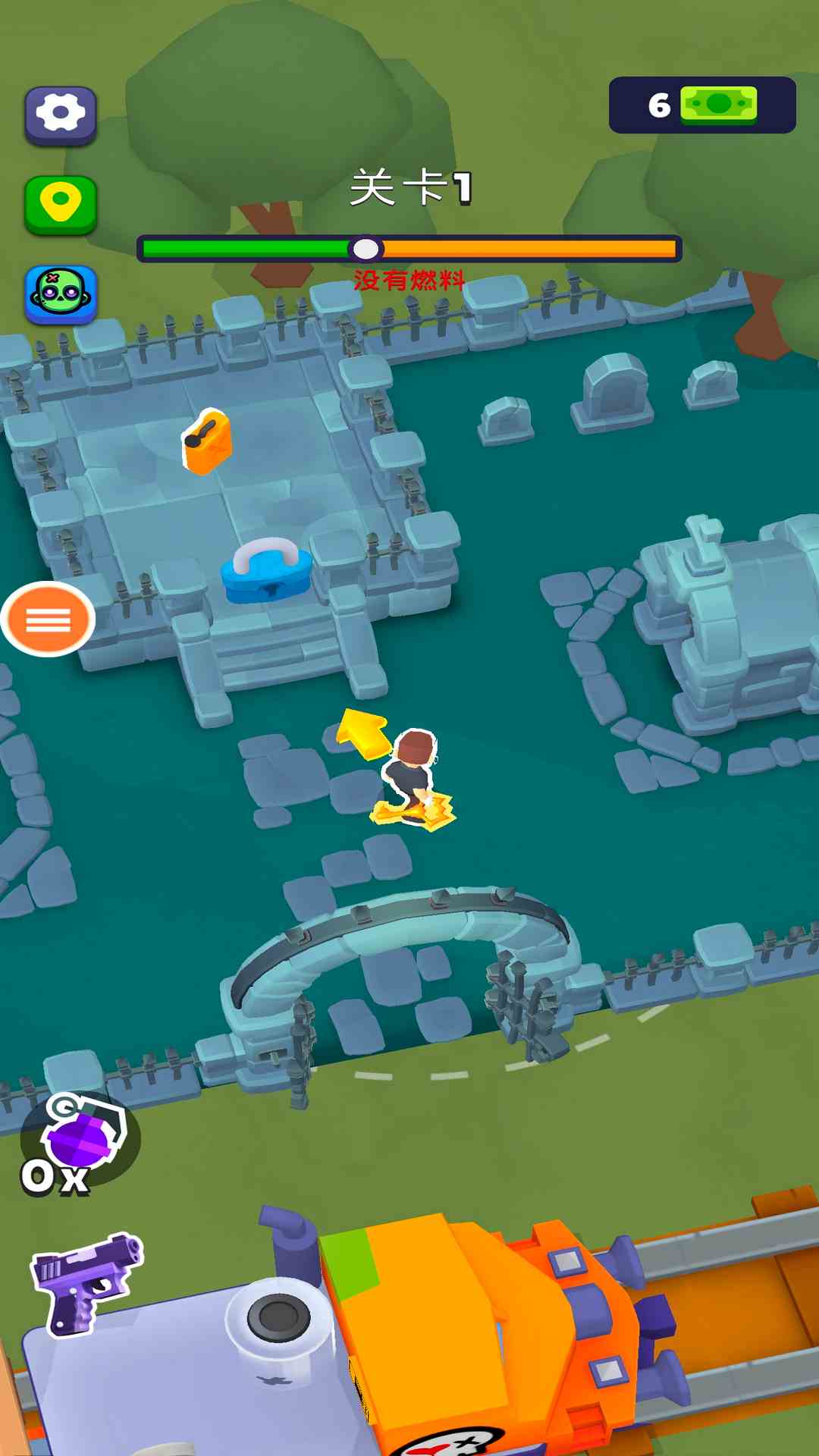Tap the green map pin button
Screen dimensions: 819x1456
point(61,204)
